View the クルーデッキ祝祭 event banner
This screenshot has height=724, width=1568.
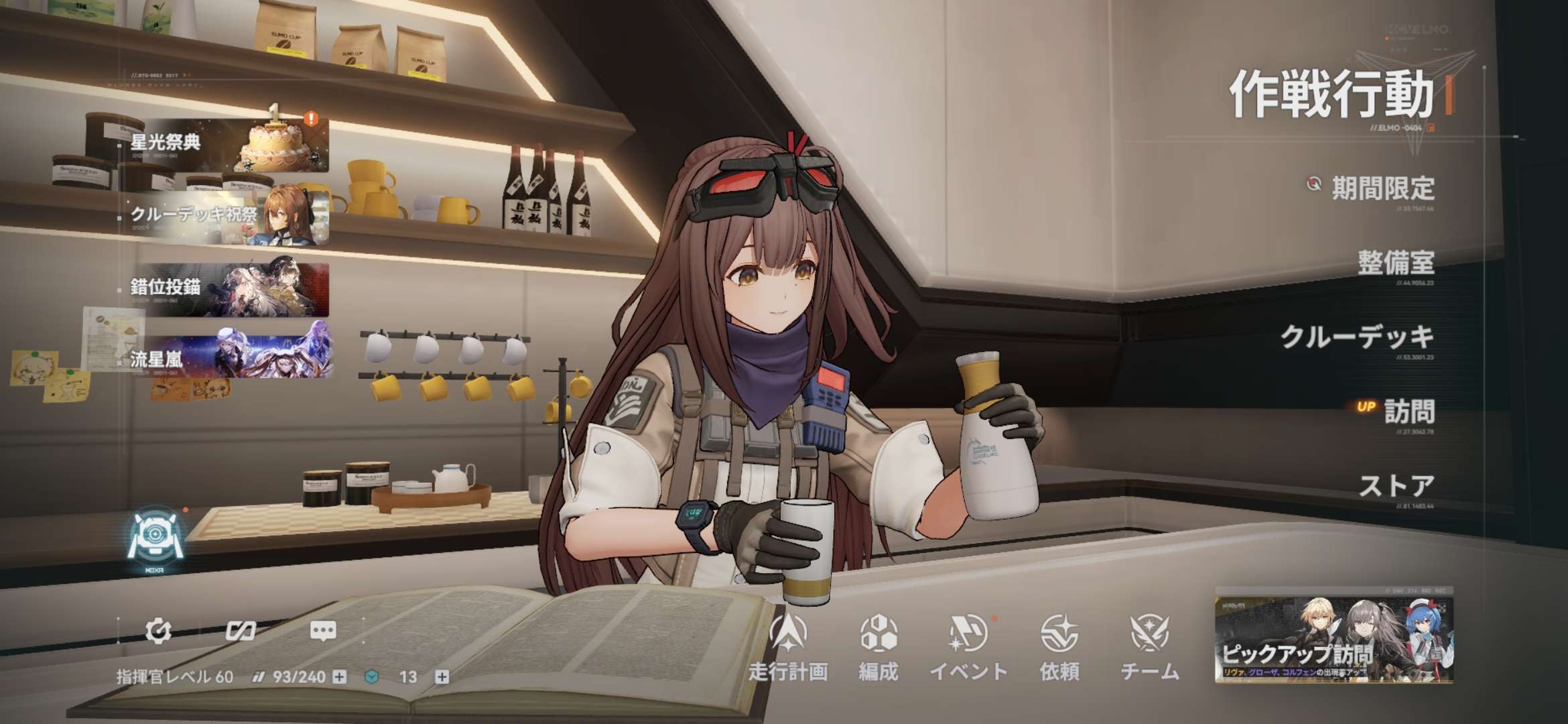pos(224,215)
